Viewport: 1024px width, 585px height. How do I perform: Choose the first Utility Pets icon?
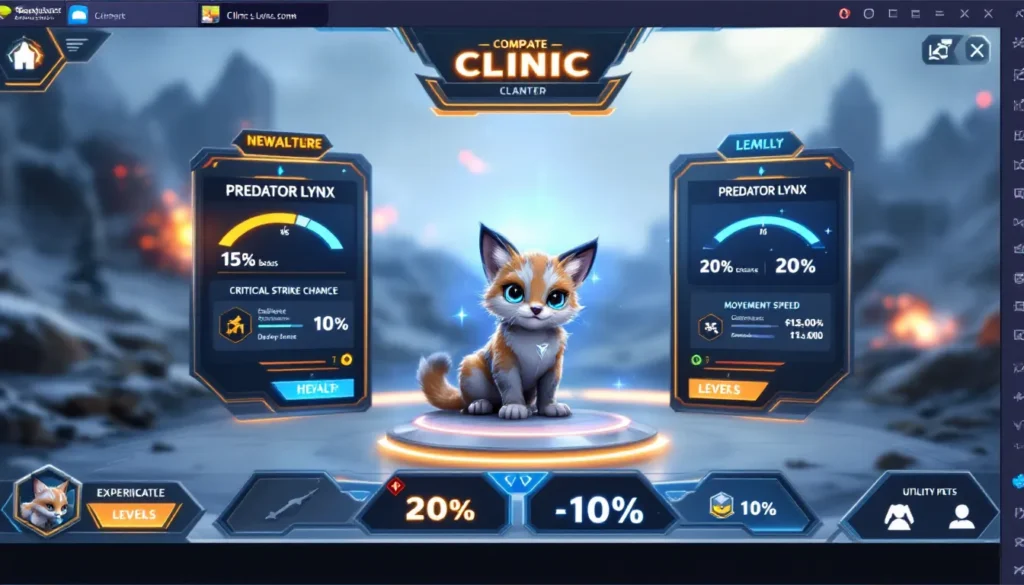point(898,516)
